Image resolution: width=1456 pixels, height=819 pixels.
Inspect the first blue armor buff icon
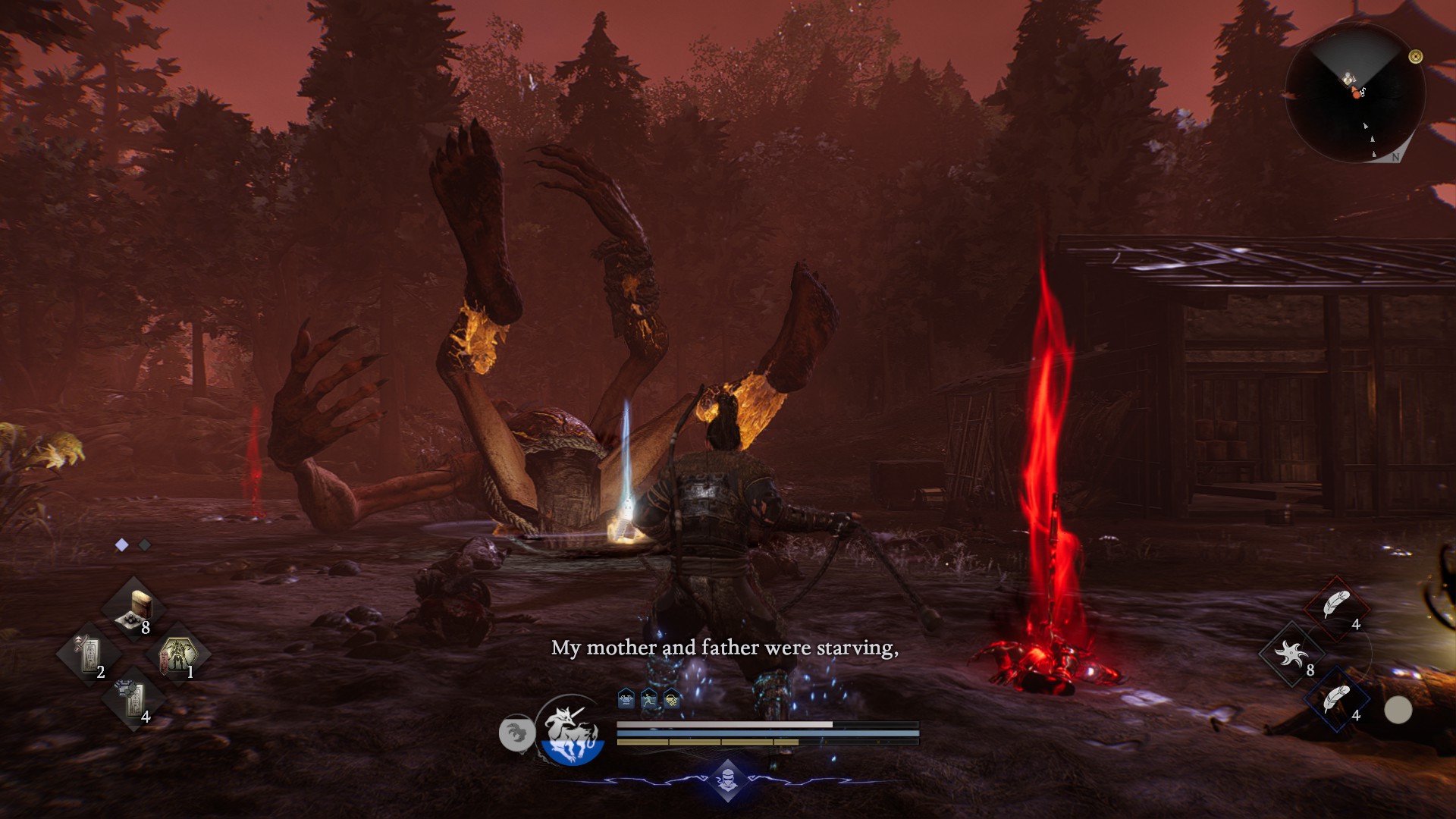point(626,698)
